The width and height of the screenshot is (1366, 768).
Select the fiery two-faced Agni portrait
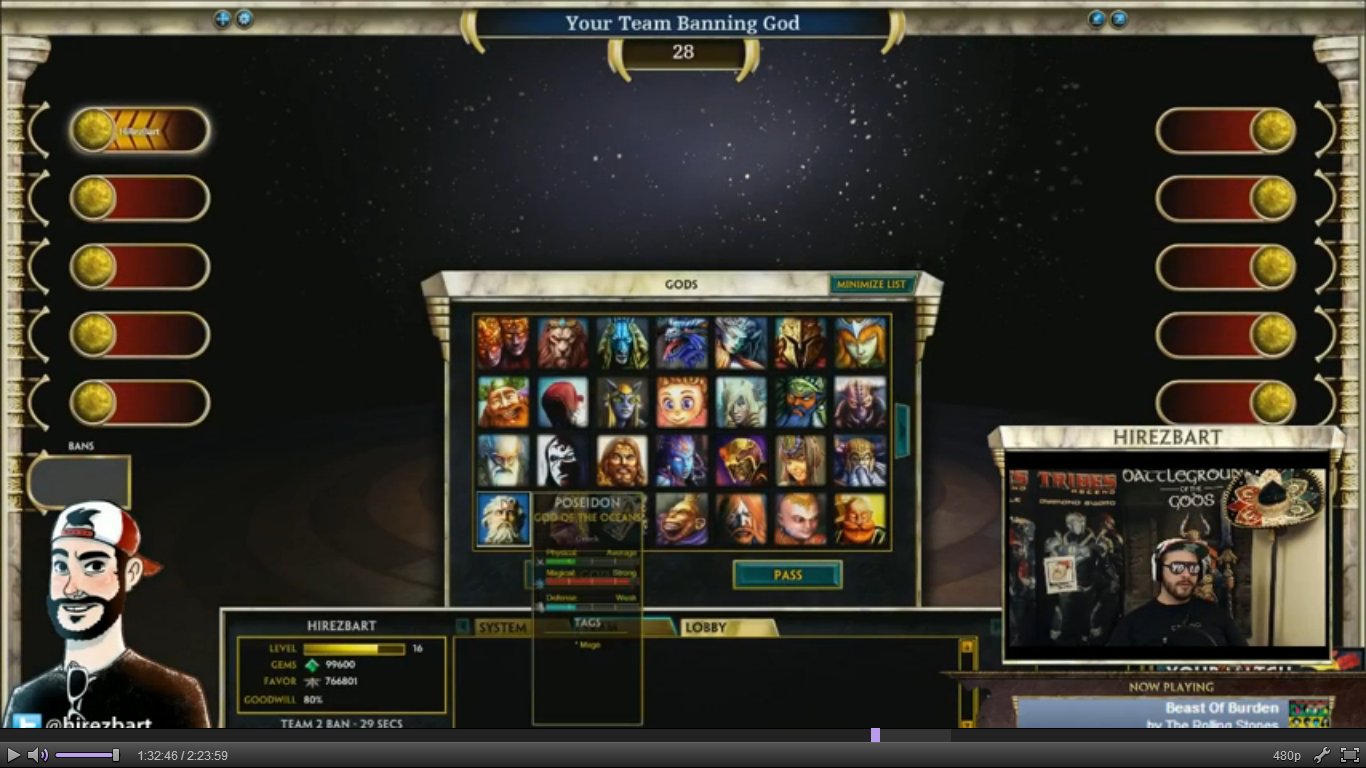click(503, 343)
